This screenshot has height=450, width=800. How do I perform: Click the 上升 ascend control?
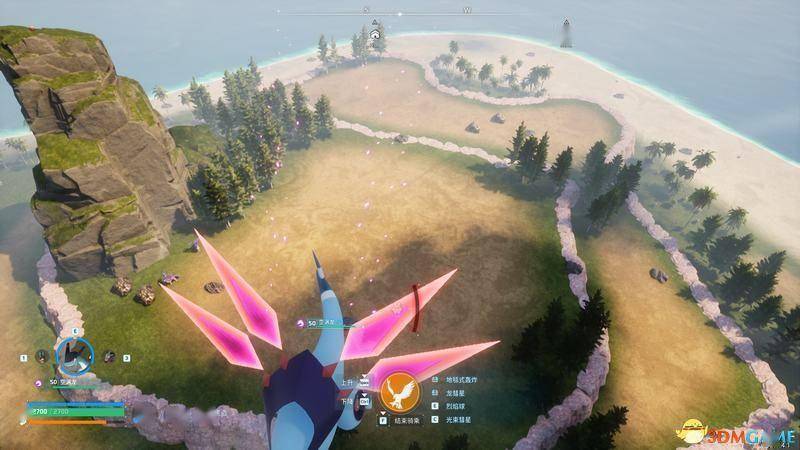click(349, 381)
